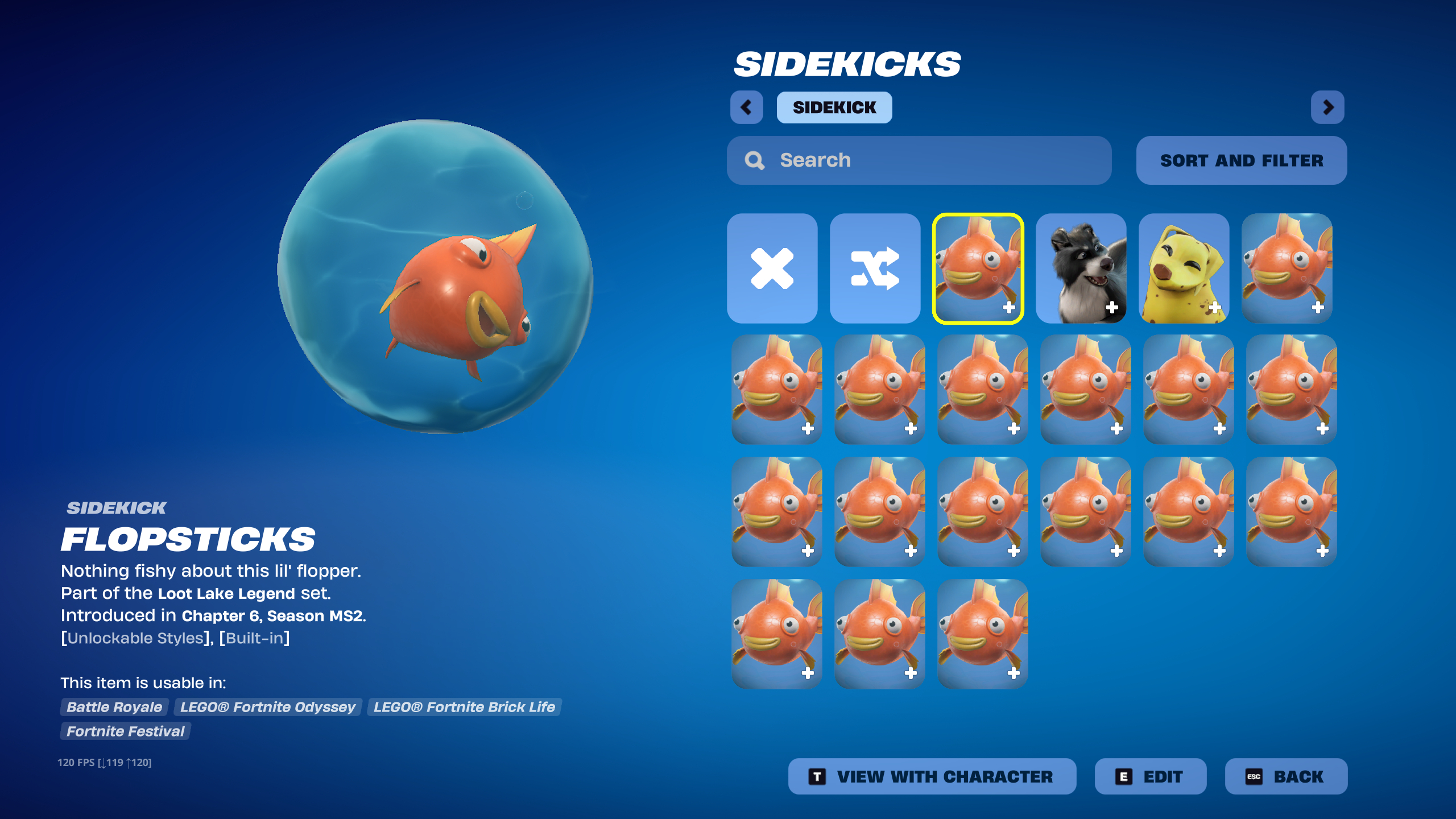Pick the black and white dog sidekick
This screenshot has width=1456, height=819.
click(1081, 268)
